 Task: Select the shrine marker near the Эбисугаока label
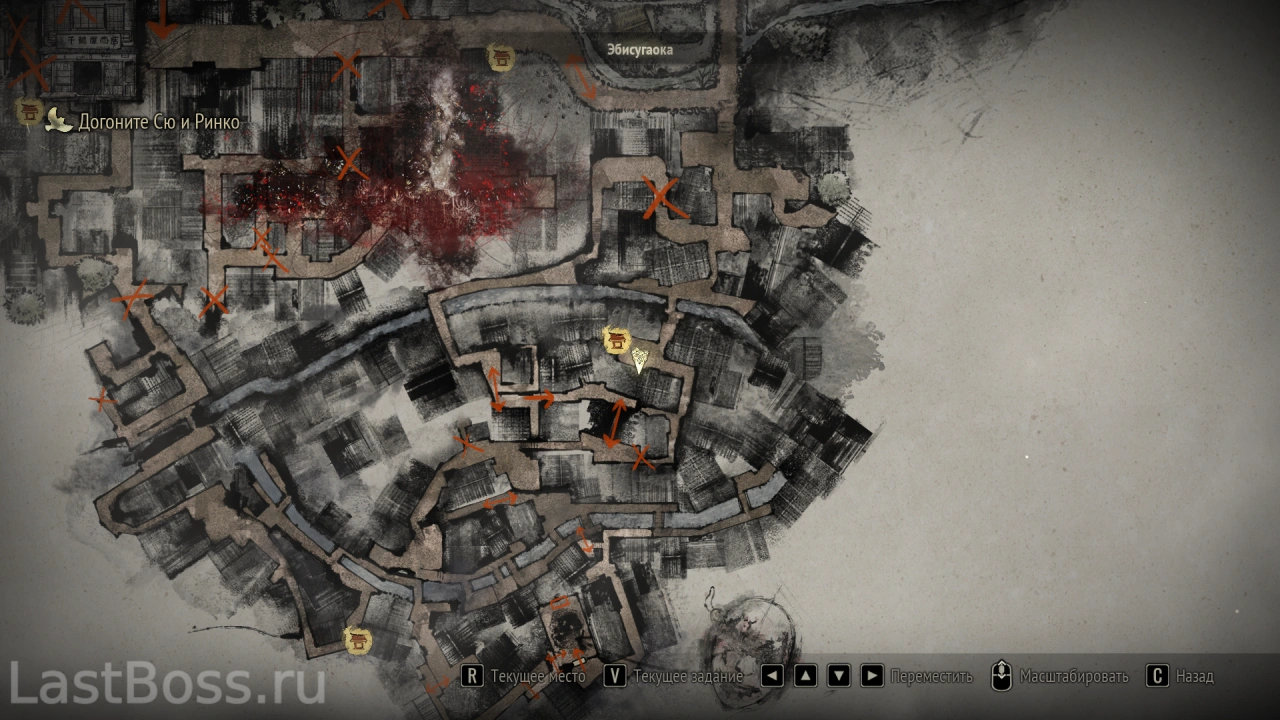tap(499, 57)
